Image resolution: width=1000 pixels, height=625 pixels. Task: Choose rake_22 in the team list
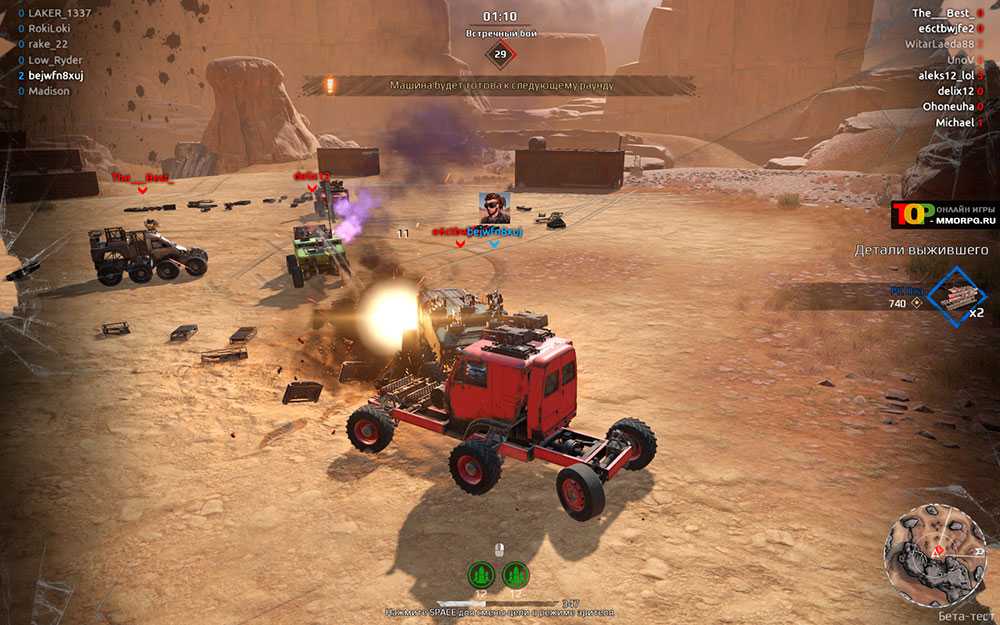click(48, 44)
